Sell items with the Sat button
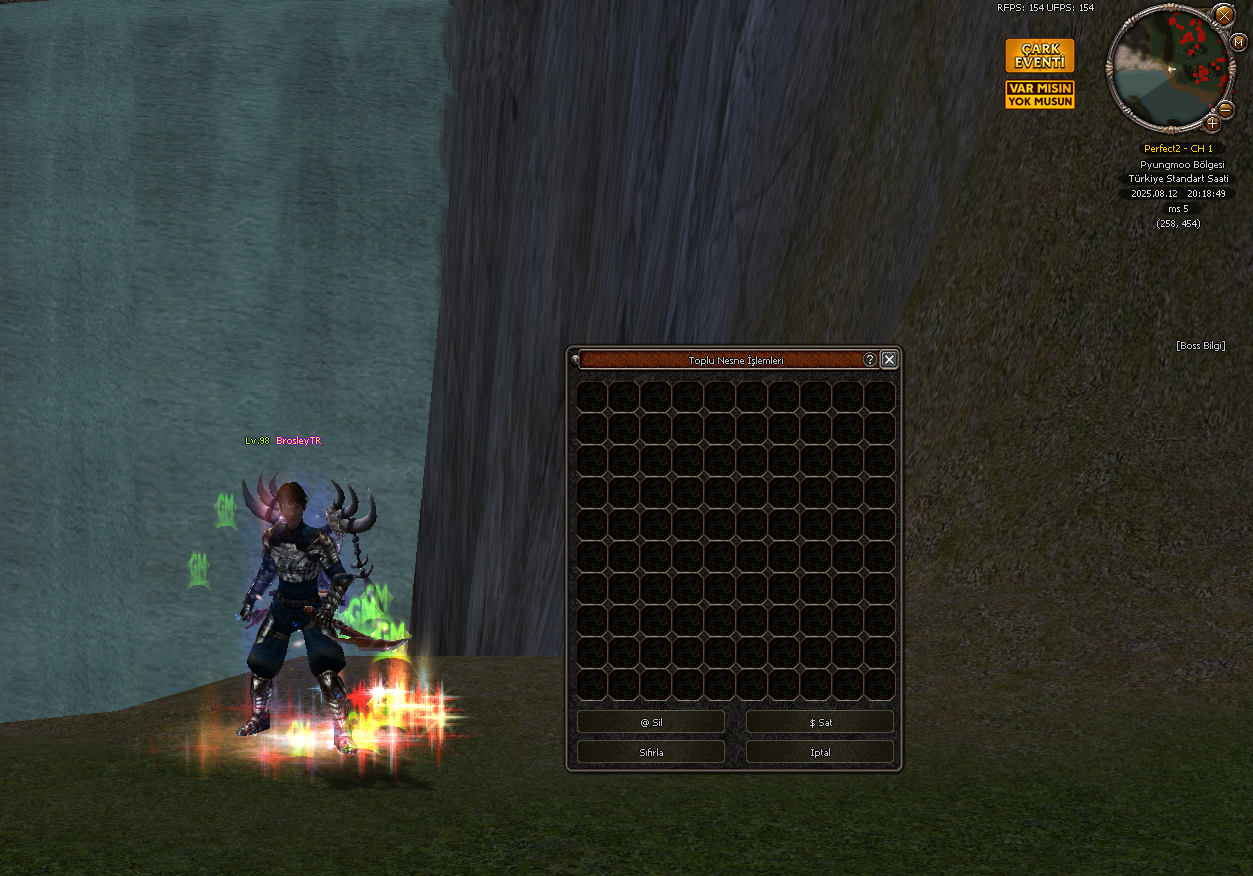Image resolution: width=1253 pixels, height=876 pixels. click(x=820, y=722)
